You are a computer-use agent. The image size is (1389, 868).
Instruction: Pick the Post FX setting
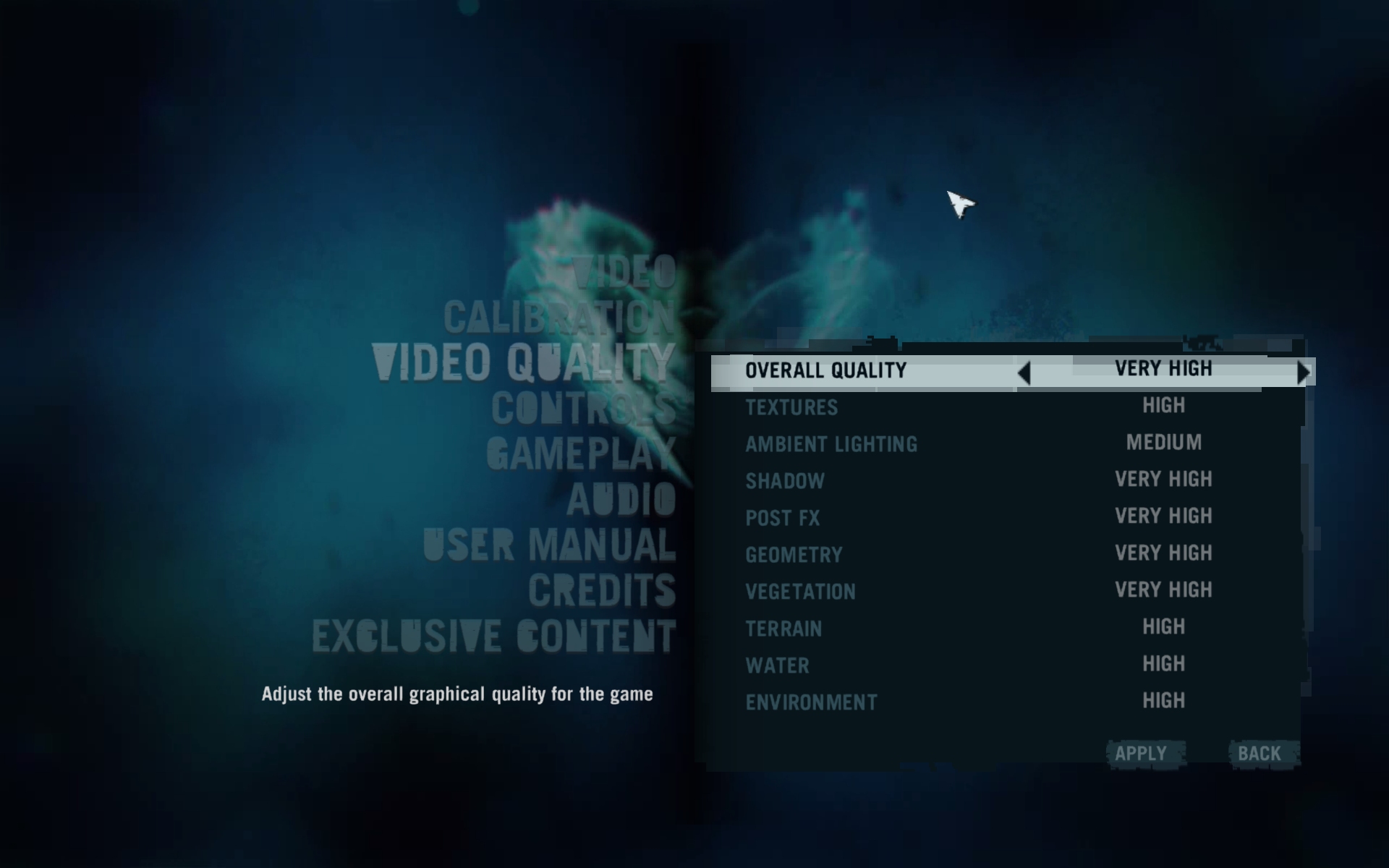tap(783, 518)
